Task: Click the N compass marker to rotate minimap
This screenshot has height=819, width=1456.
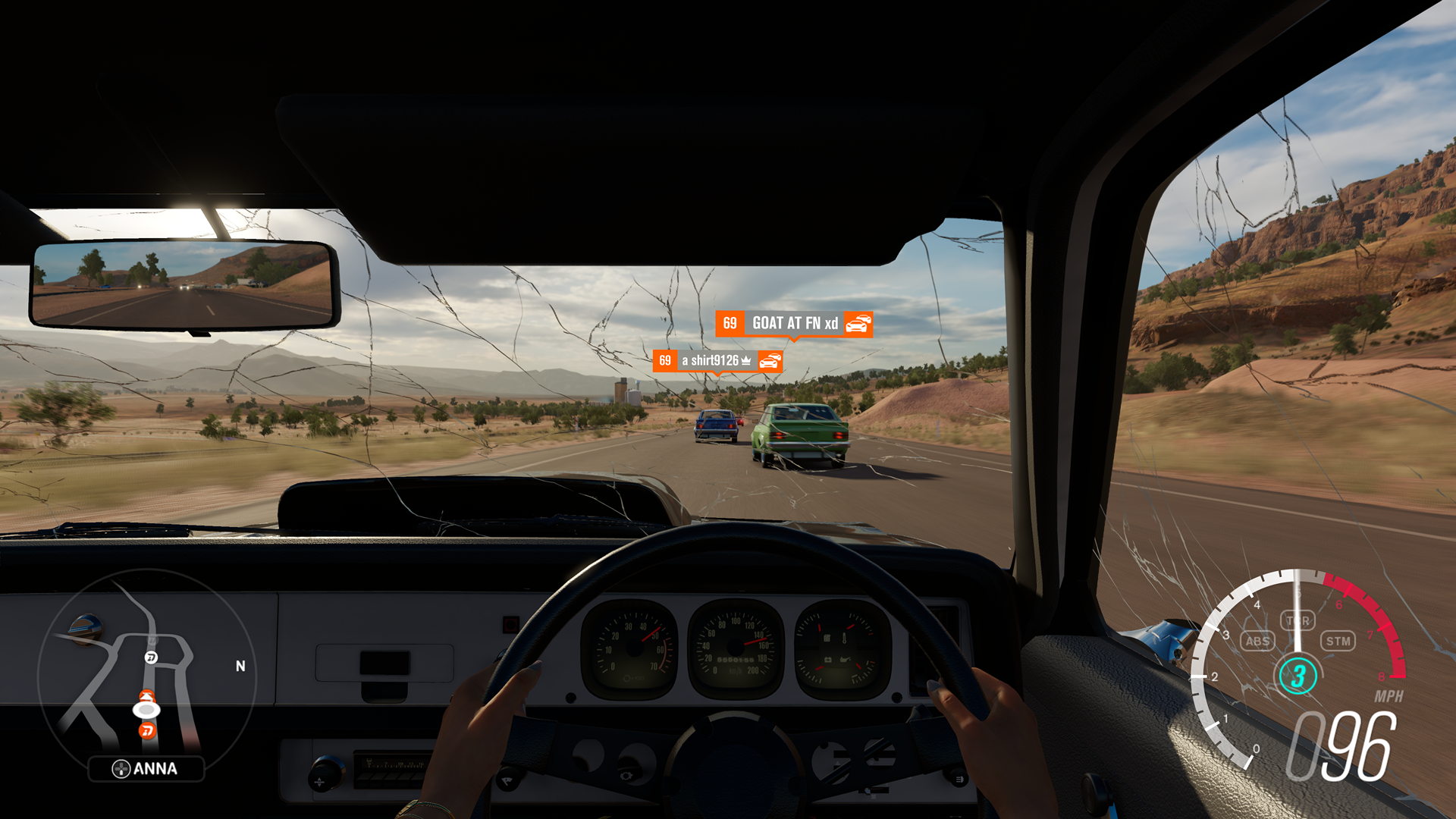Action: [240, 666]
